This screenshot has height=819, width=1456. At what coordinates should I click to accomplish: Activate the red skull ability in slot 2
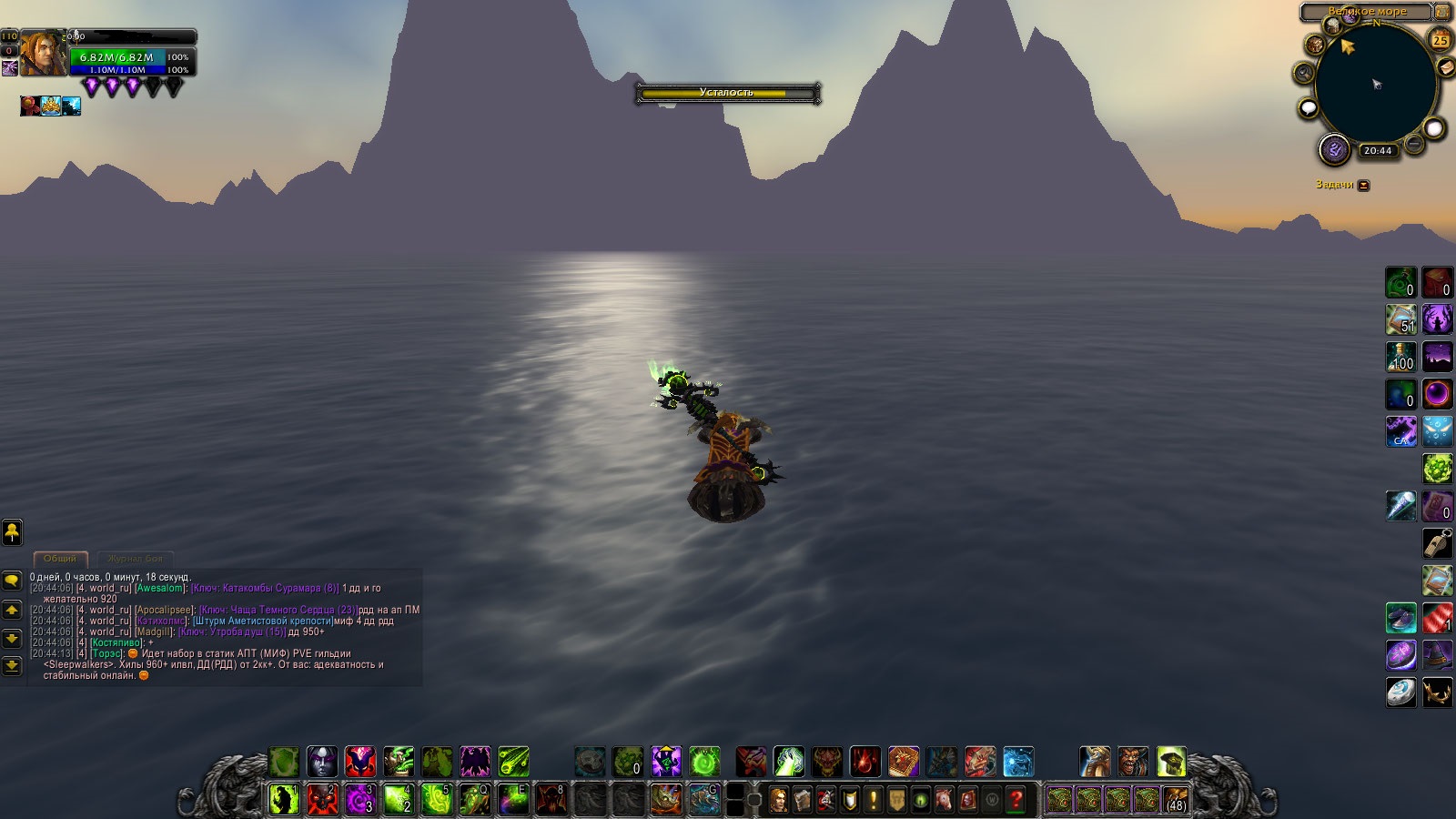(322, 800)
